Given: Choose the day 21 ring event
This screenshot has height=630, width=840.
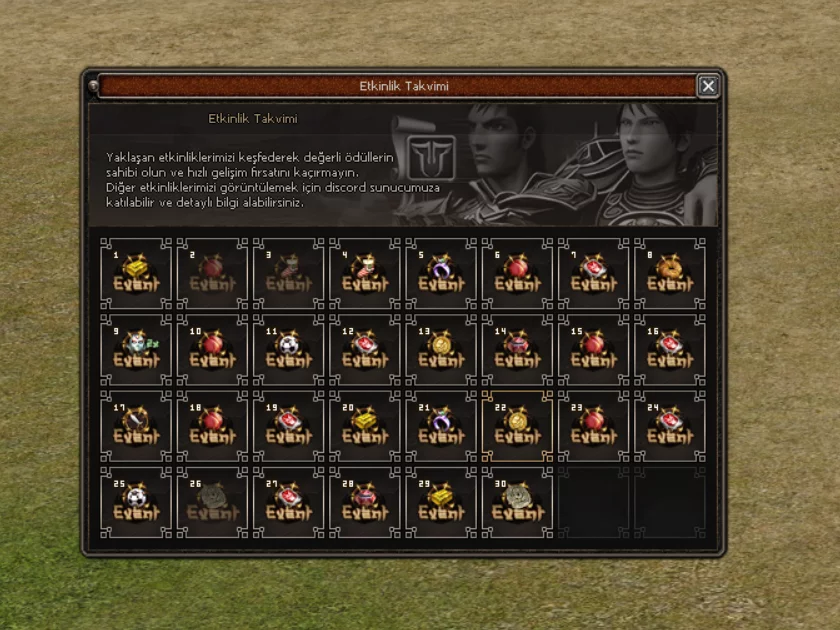Looking at the screenshot, I should point(441,426).
